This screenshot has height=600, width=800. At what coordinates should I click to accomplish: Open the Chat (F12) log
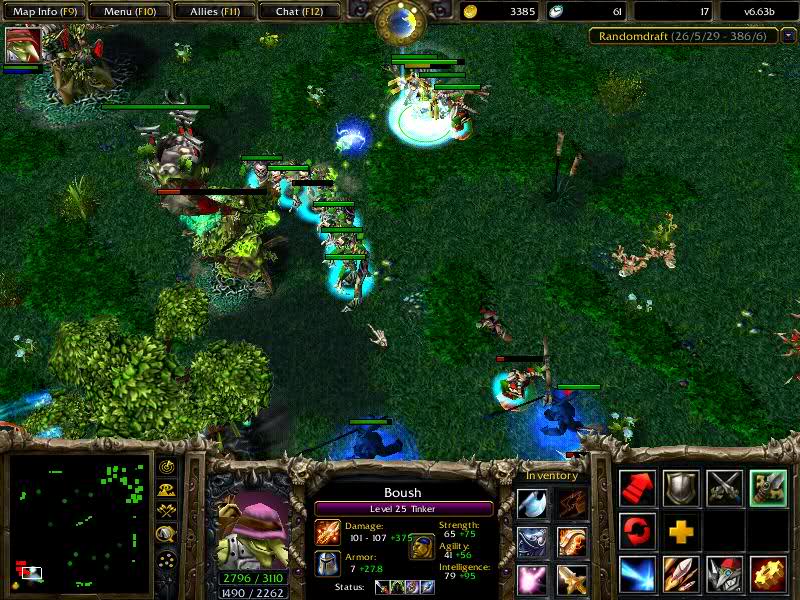(297, 12)
